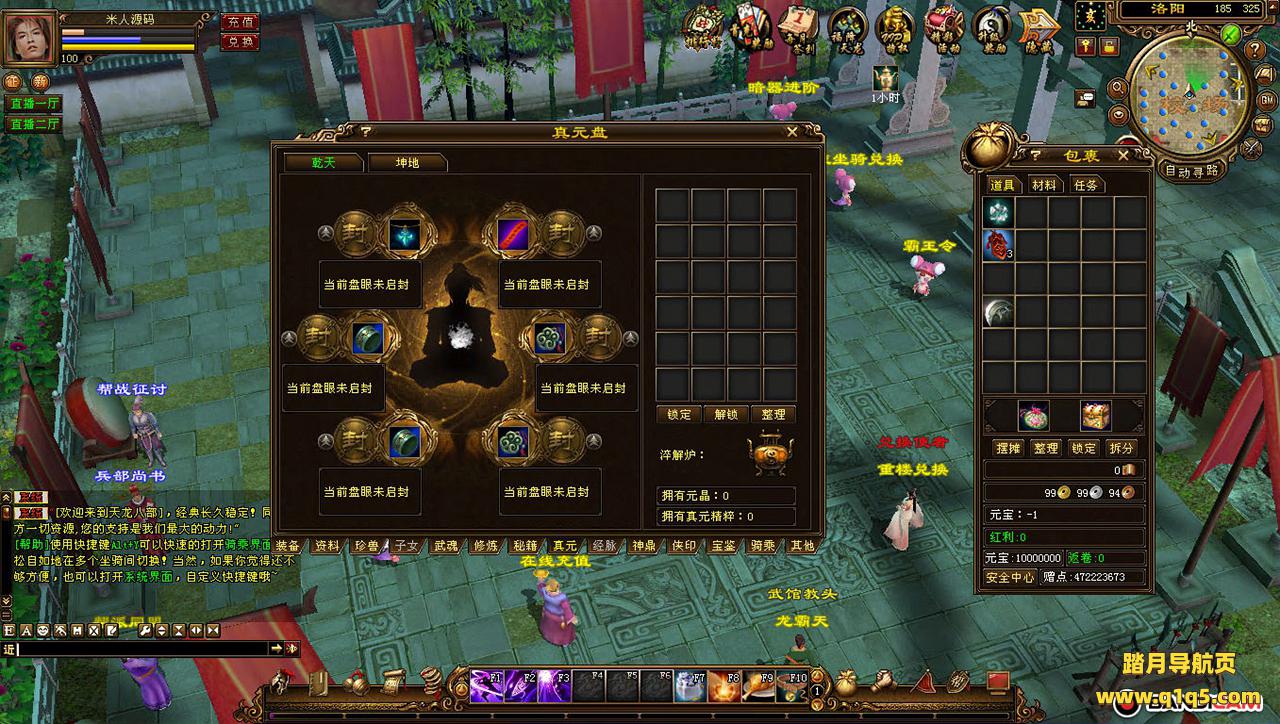Open 直播二厅 on the left side
Screen dimensions: 1280x724
[x=35, y=125]
